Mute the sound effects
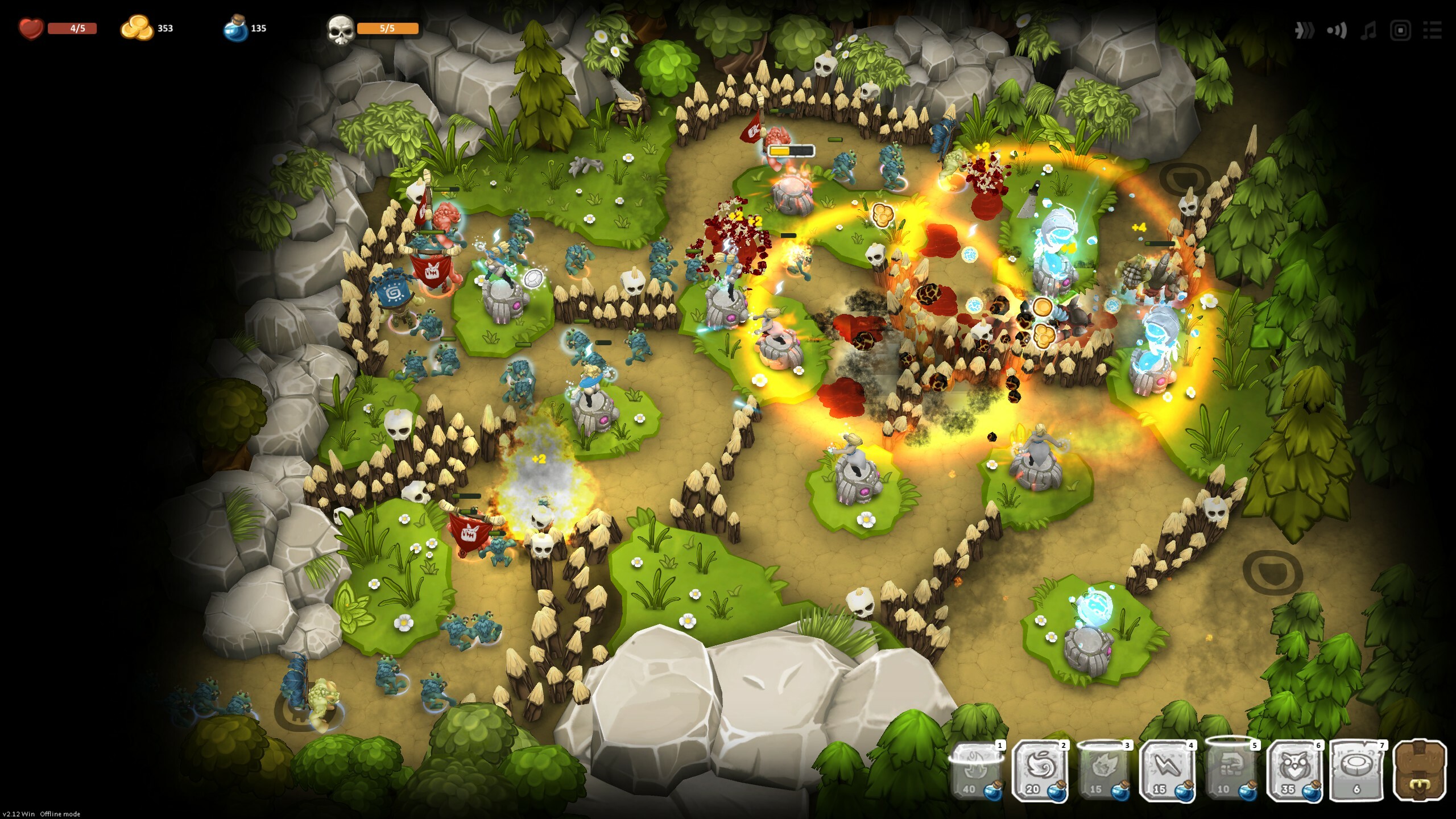This screenshot has width=1456, height=819. coord(1336,31)
